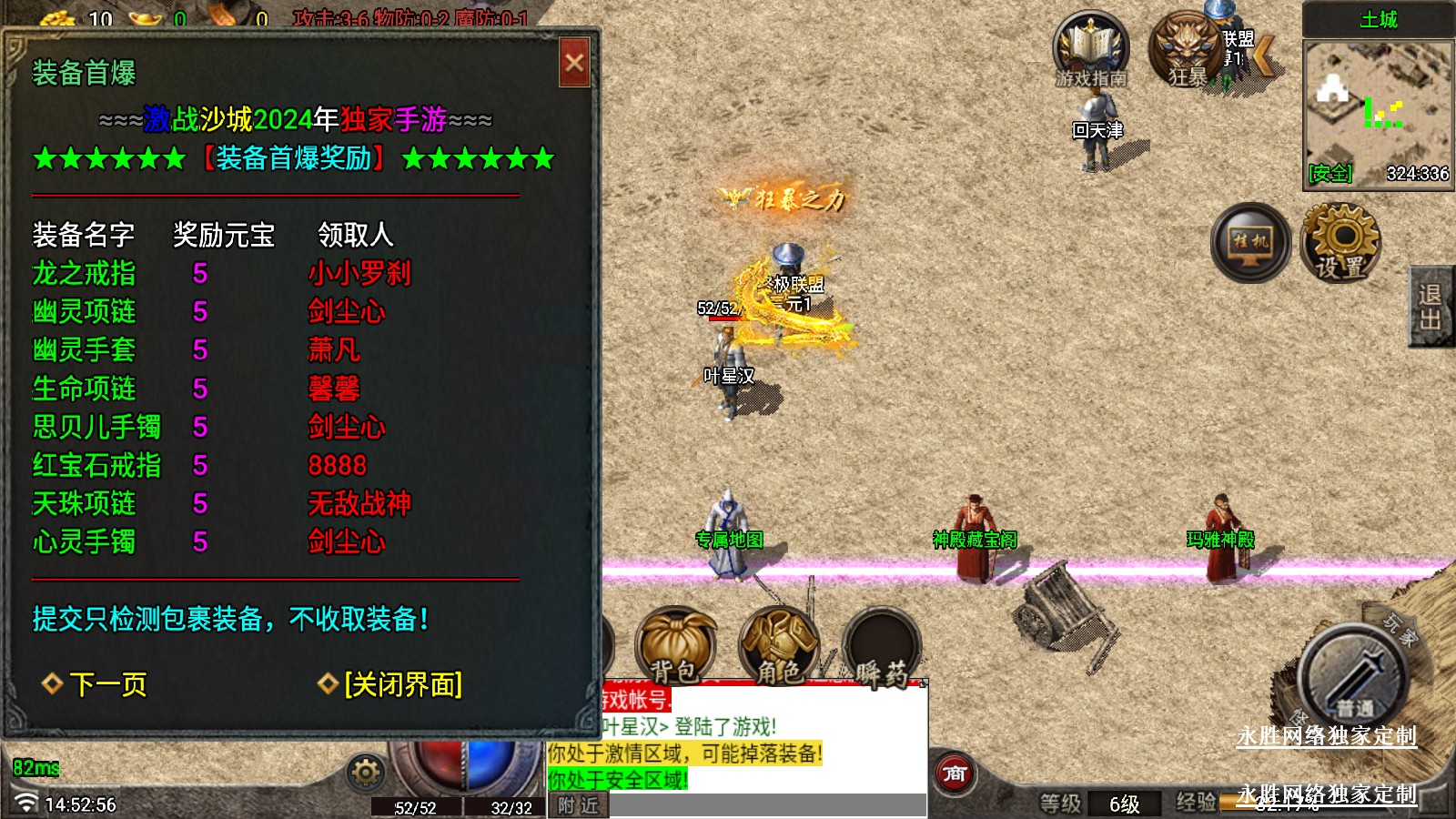1456x819 pixels.
Task: Open the 土城 minimap
Action: (1378, 111)
